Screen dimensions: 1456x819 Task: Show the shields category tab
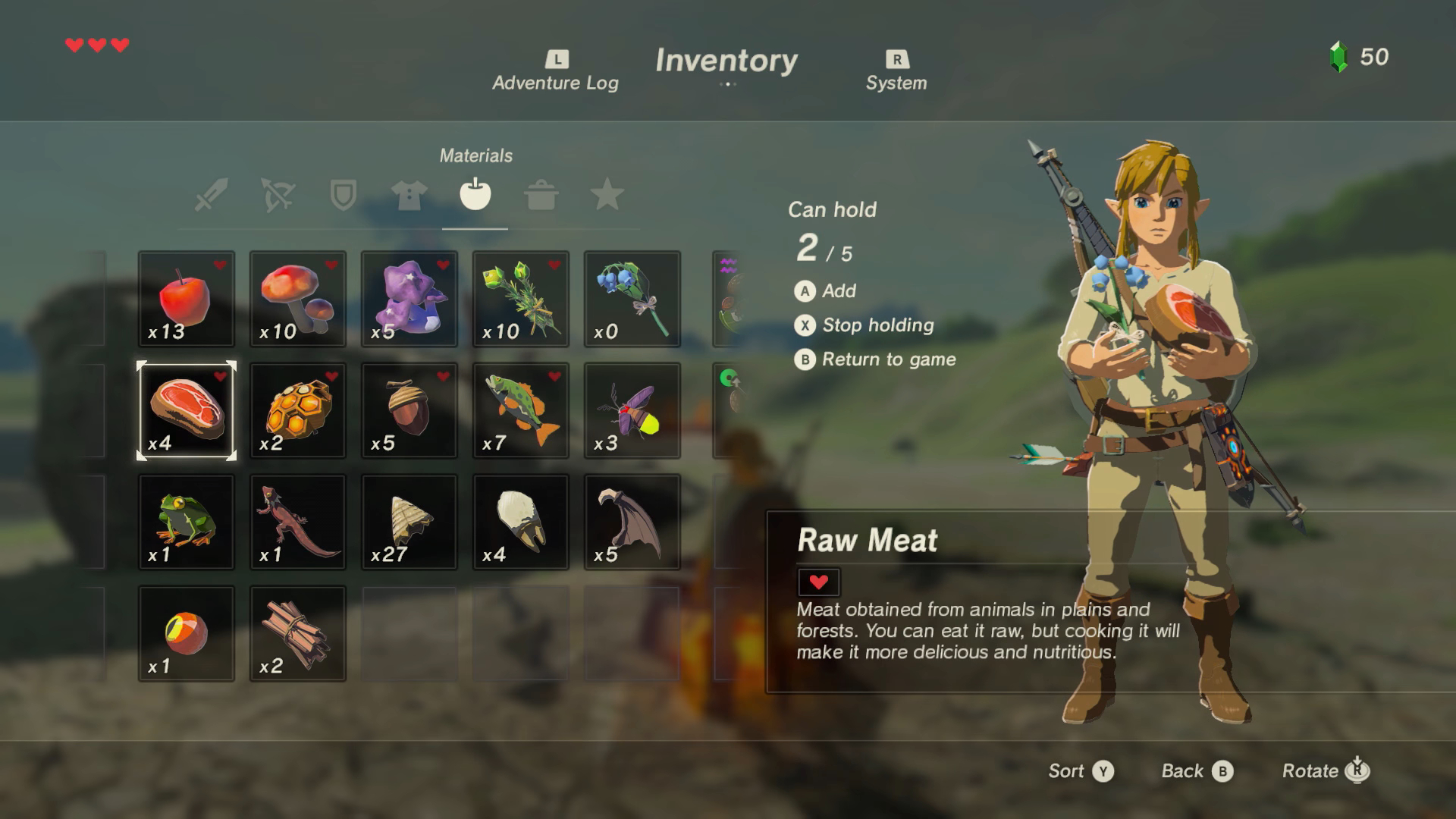tap(343, 195)
